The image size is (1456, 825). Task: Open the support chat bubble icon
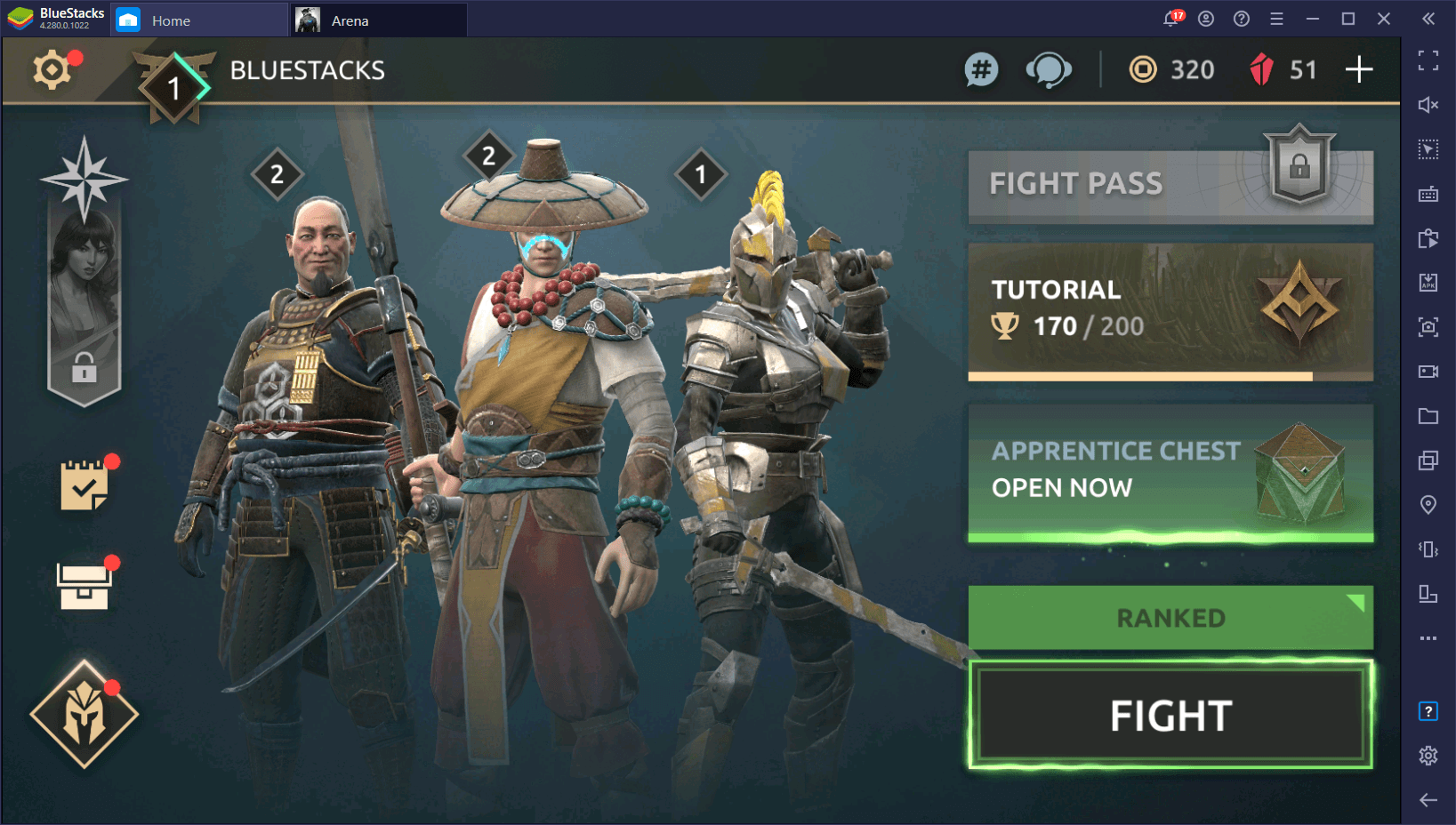[1050, 69]
